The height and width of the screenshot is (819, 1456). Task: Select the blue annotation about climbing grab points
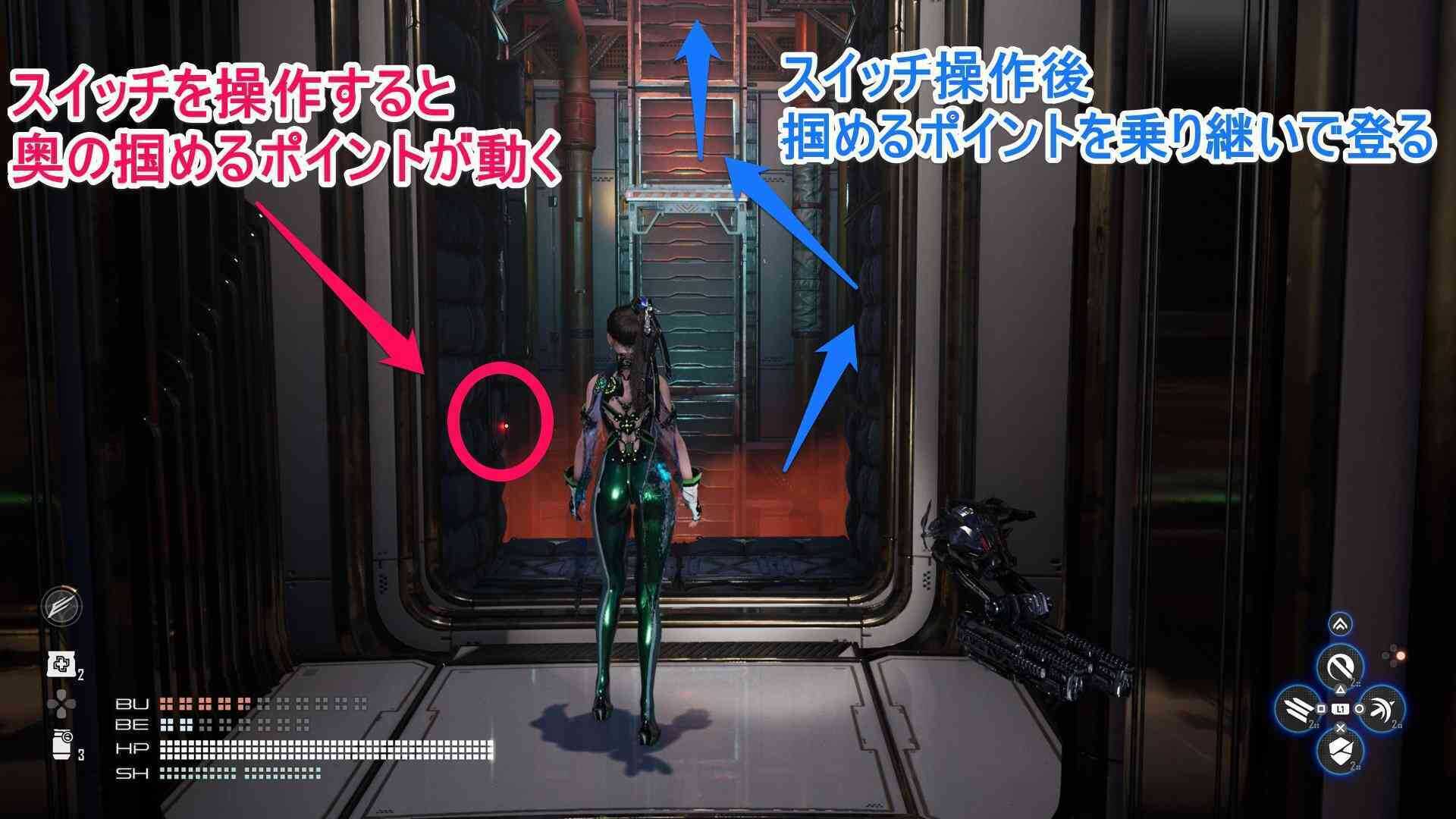[1115, 106]
